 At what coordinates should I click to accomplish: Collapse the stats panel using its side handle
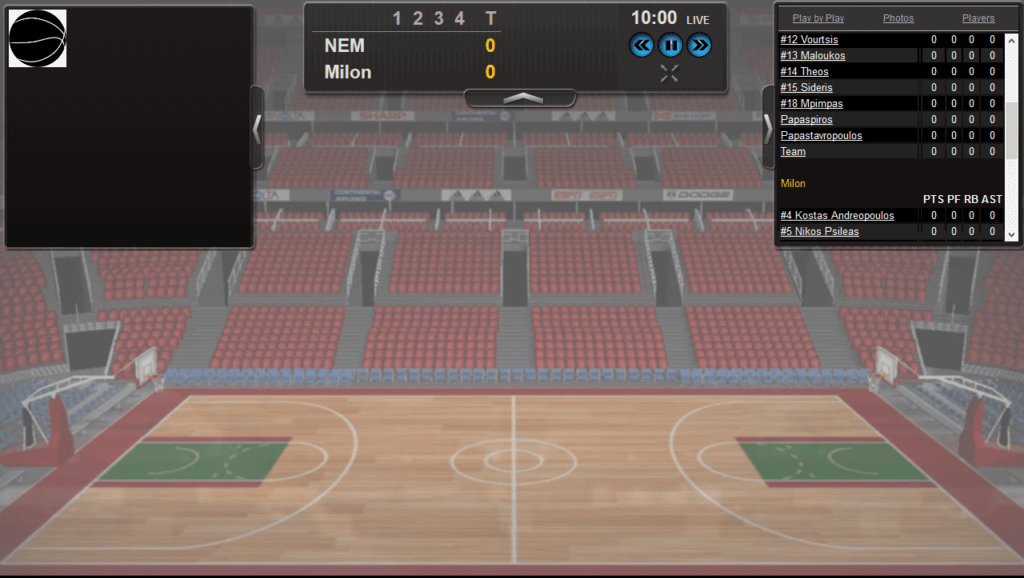click(768, 128)
